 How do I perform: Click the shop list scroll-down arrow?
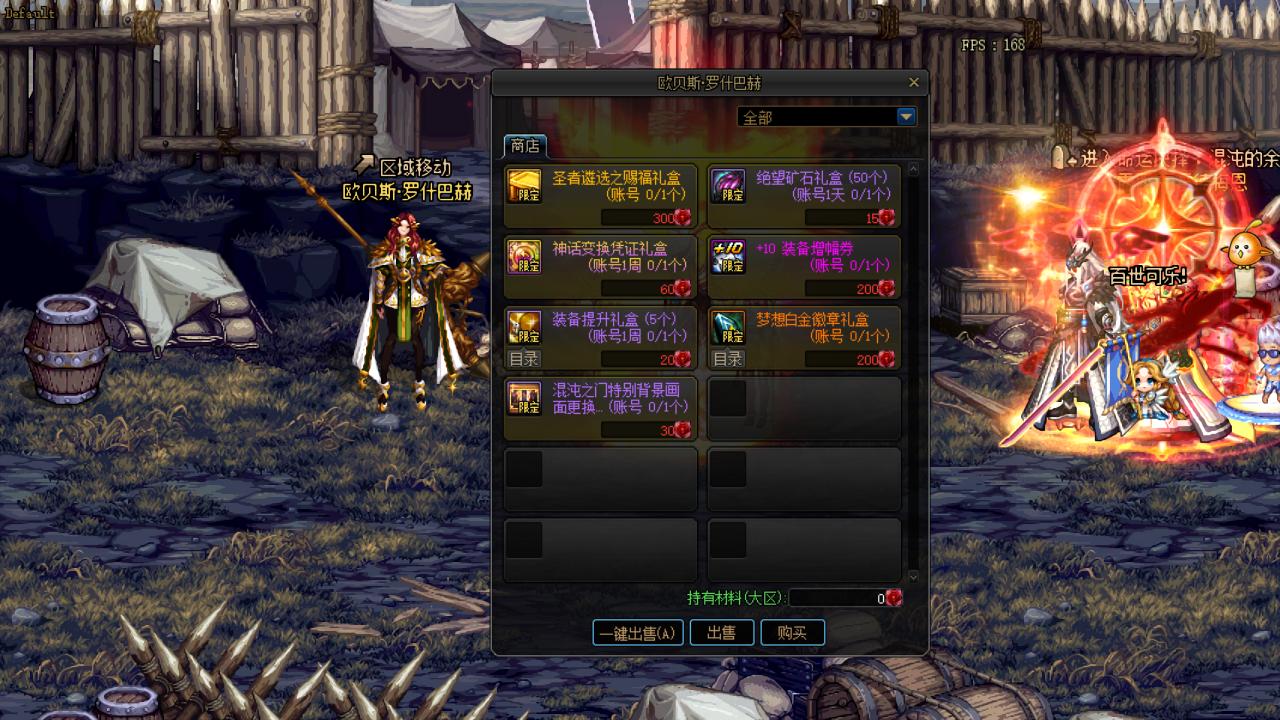[x=911, y=577]
